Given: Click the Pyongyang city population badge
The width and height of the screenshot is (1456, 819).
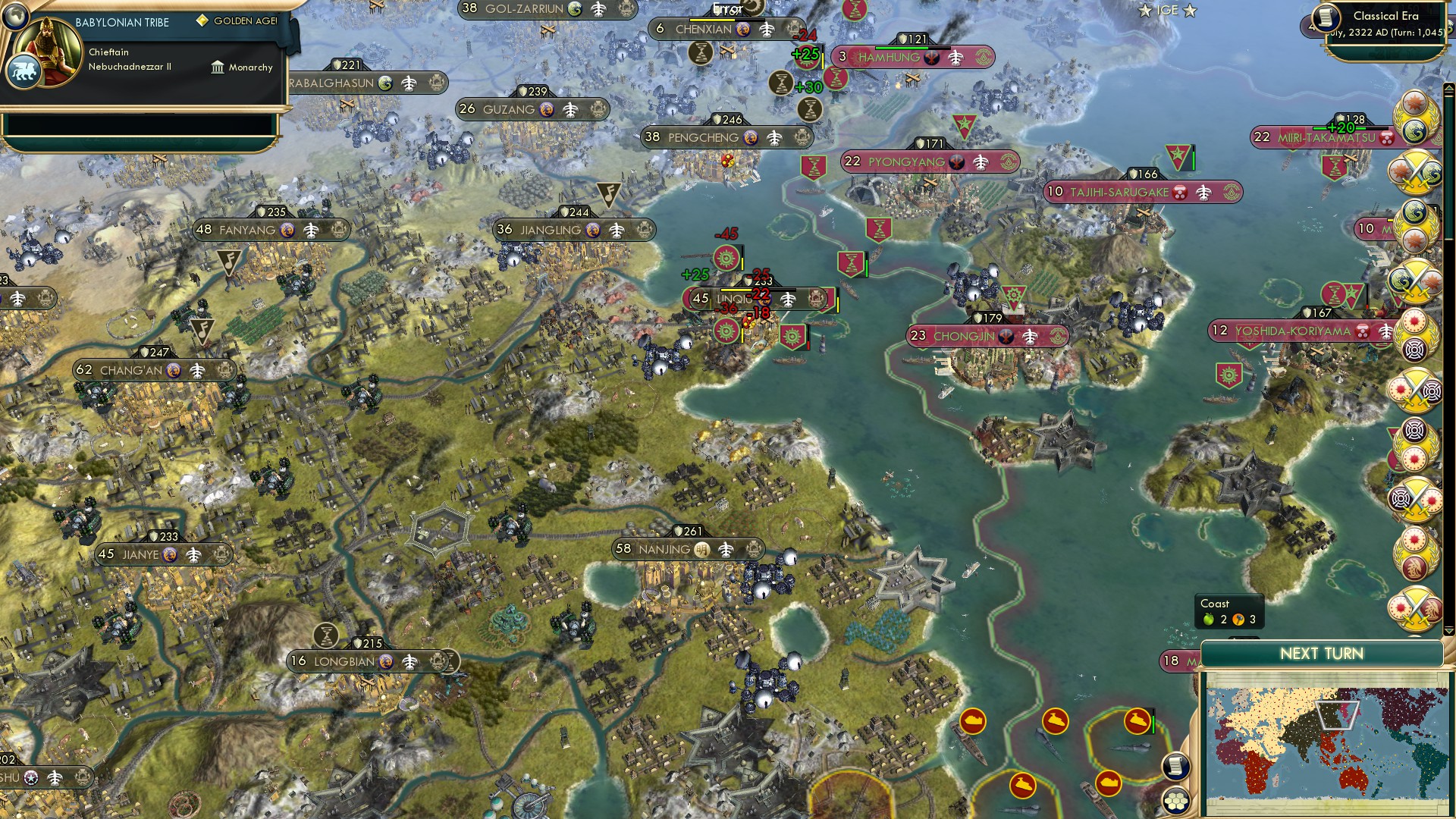Looking at the screenshot, I should click(853, 162).
